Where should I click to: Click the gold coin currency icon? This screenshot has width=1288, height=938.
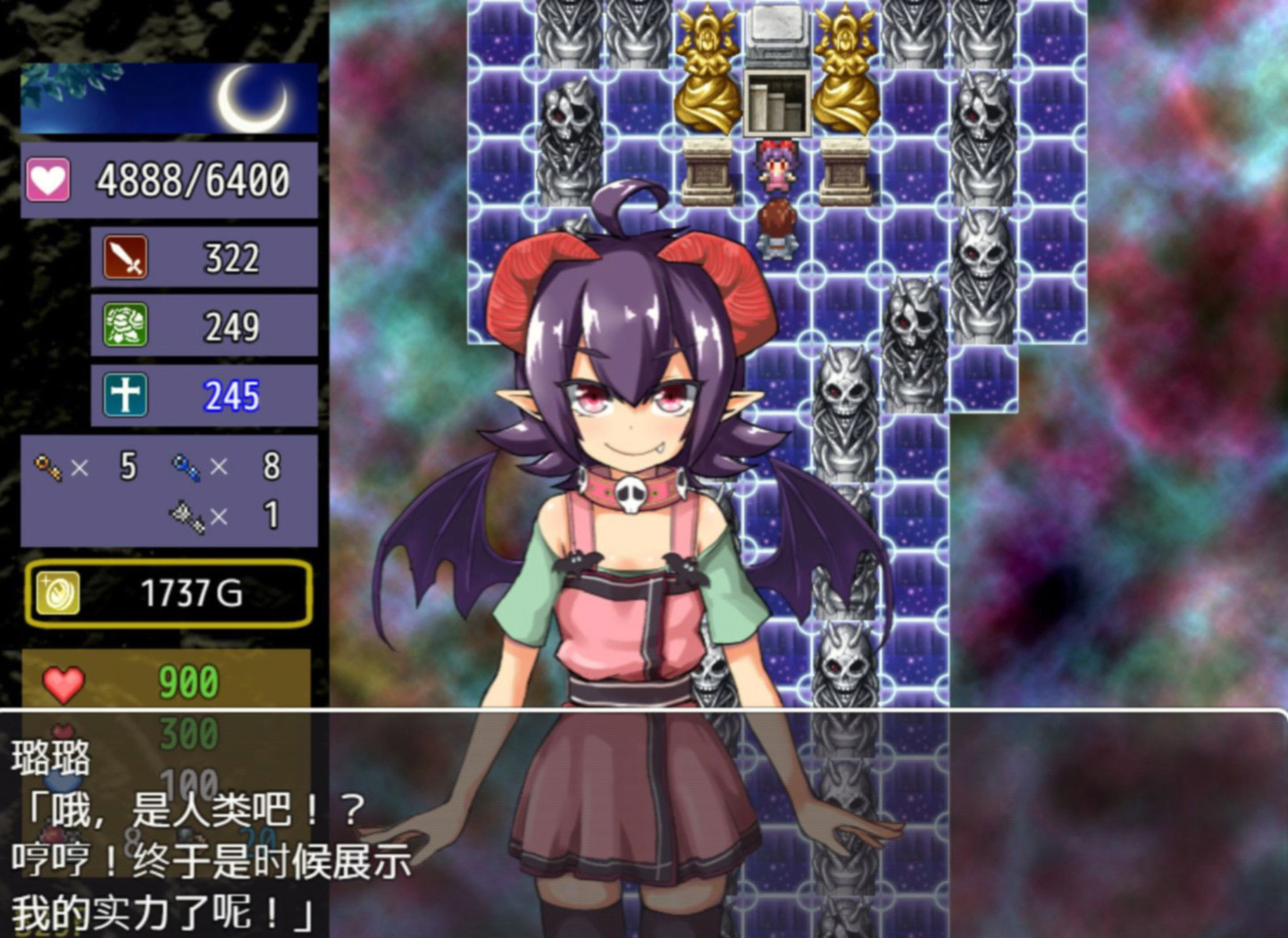58,593
